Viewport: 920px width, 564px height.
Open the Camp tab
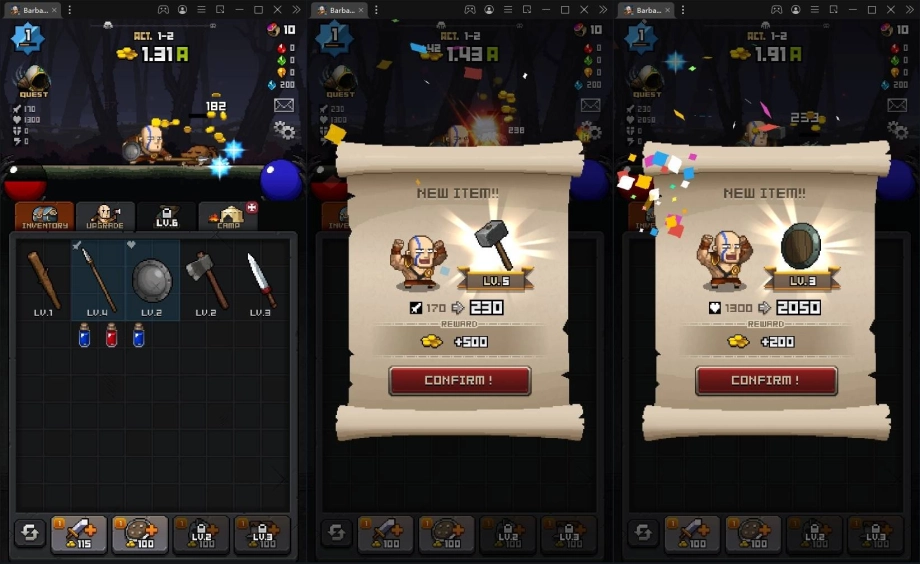tap(228, 216)
